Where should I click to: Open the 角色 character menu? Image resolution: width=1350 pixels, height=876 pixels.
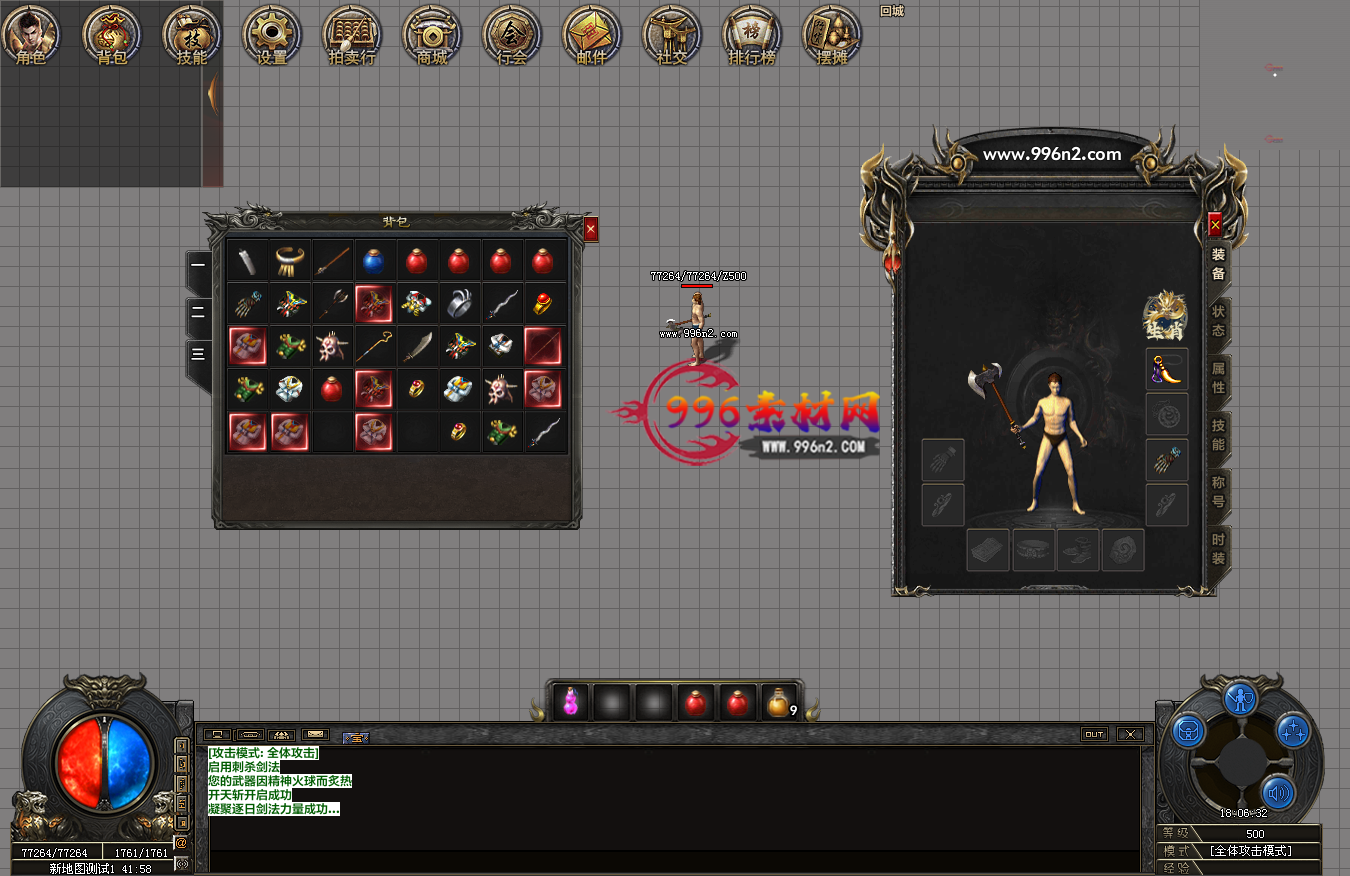click(x=31, y=35)
